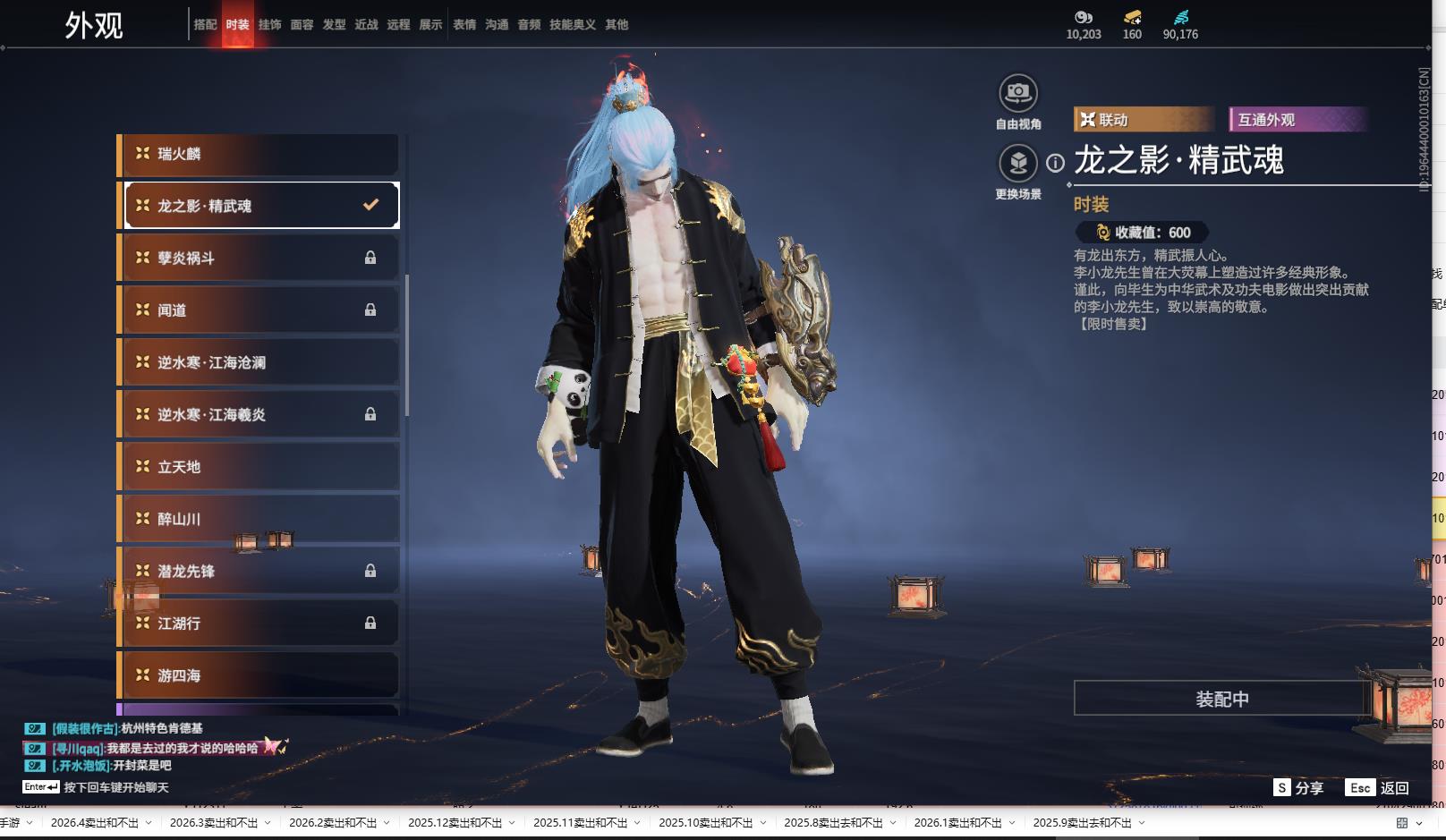Screen dimensions: 1446x840
Task: Open the 挂饰 accessories tab
Action: click(270, 25)
